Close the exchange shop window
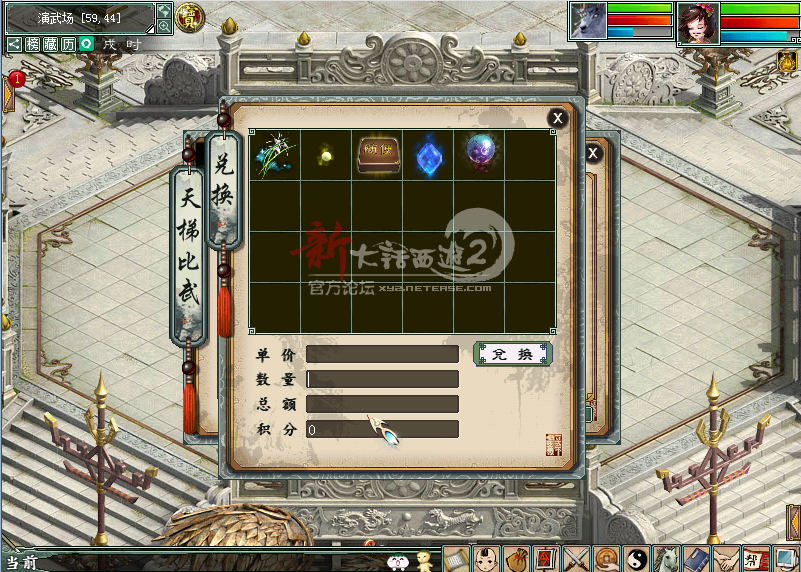 pyautogui.click(x=557, y=118)
